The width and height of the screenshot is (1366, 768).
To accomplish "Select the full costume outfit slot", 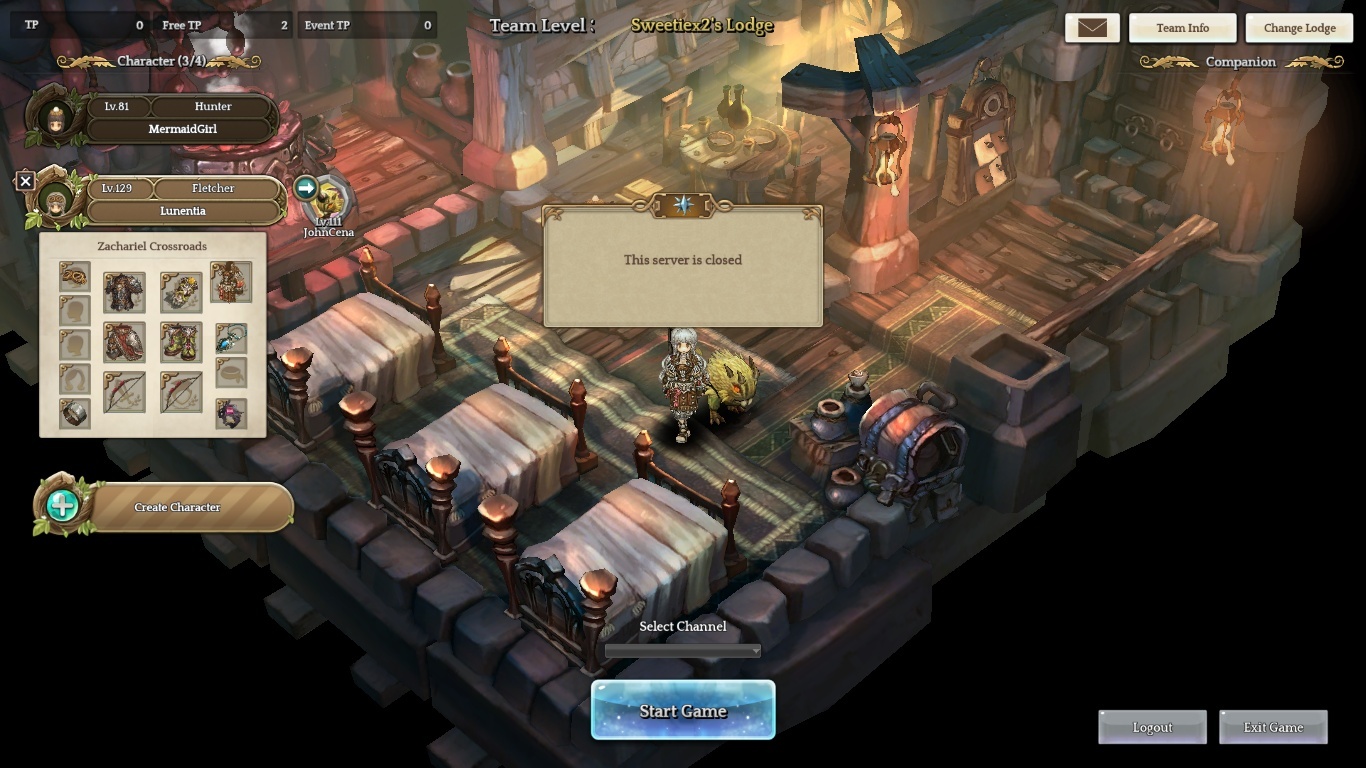I will tap(231, 283).
